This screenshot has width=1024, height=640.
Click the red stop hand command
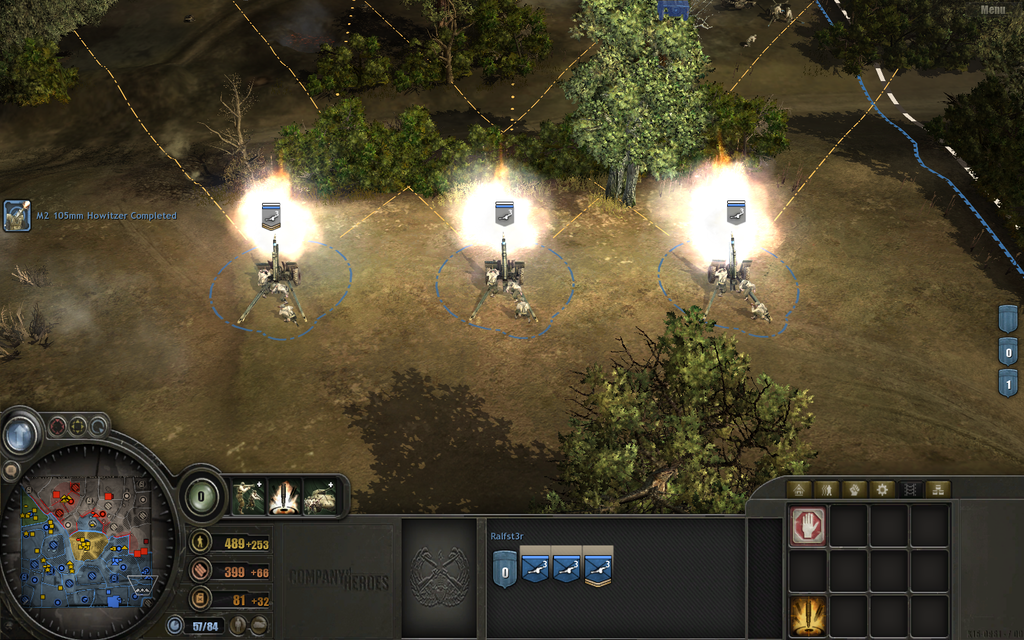coord(808,525)
